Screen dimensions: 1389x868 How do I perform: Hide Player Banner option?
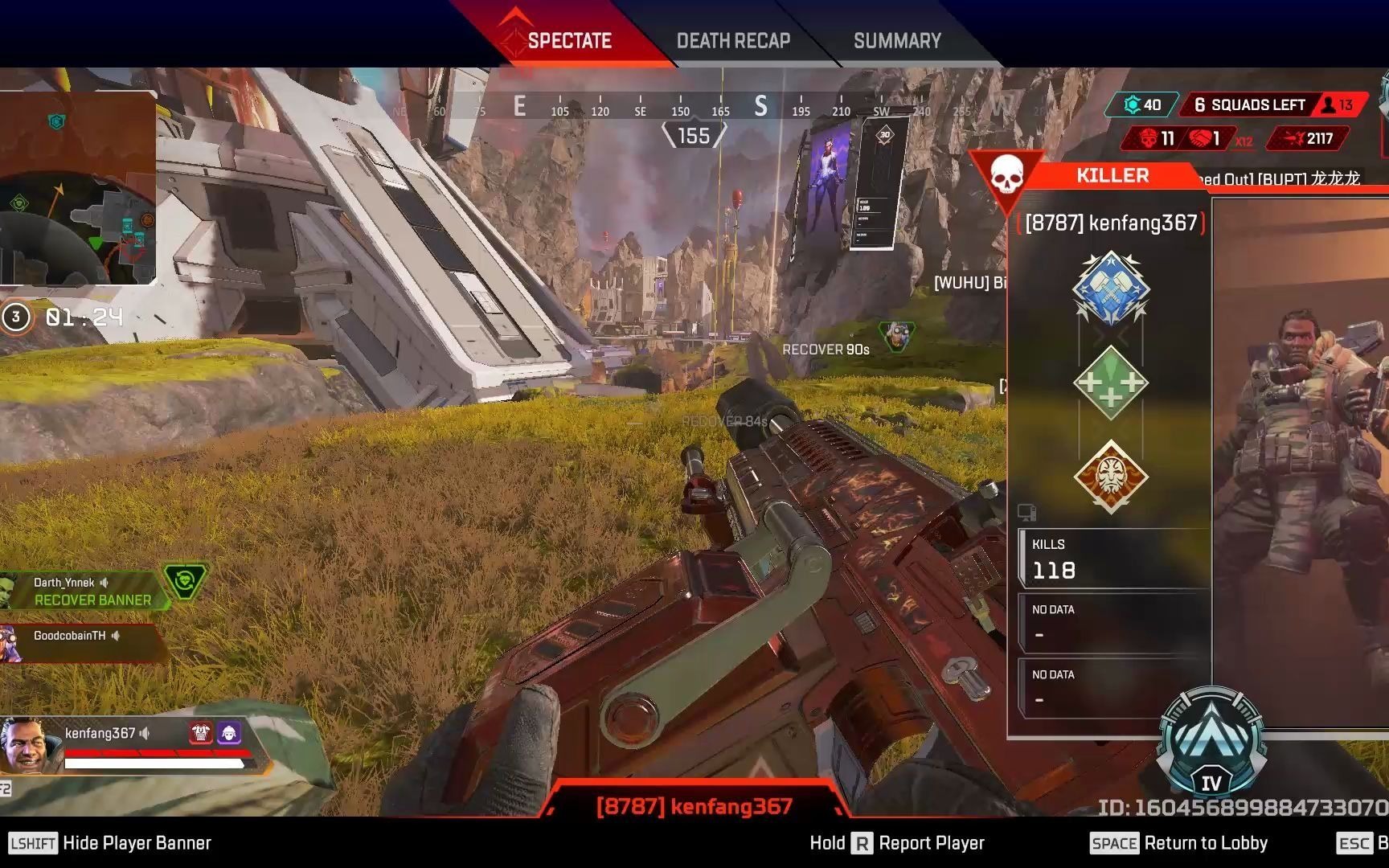[110, 843]
